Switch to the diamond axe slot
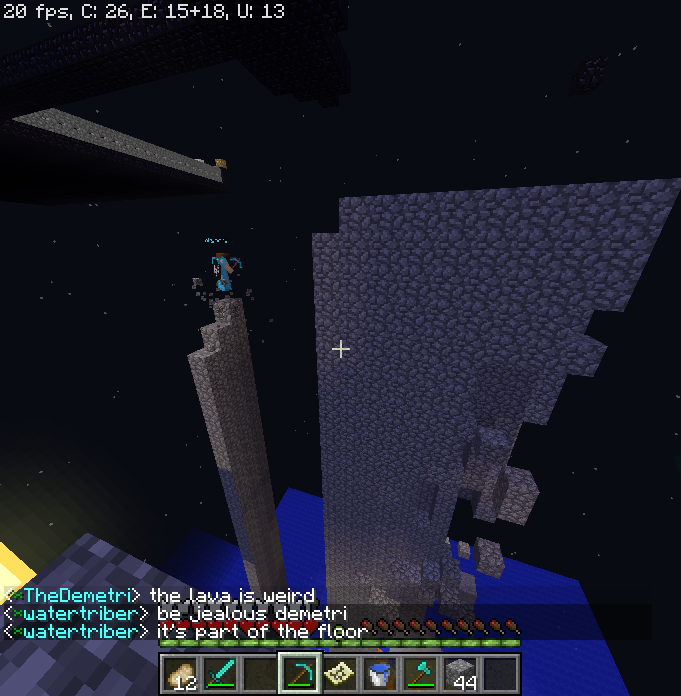Viewport: 681px width, 696px height. point(419,672)
